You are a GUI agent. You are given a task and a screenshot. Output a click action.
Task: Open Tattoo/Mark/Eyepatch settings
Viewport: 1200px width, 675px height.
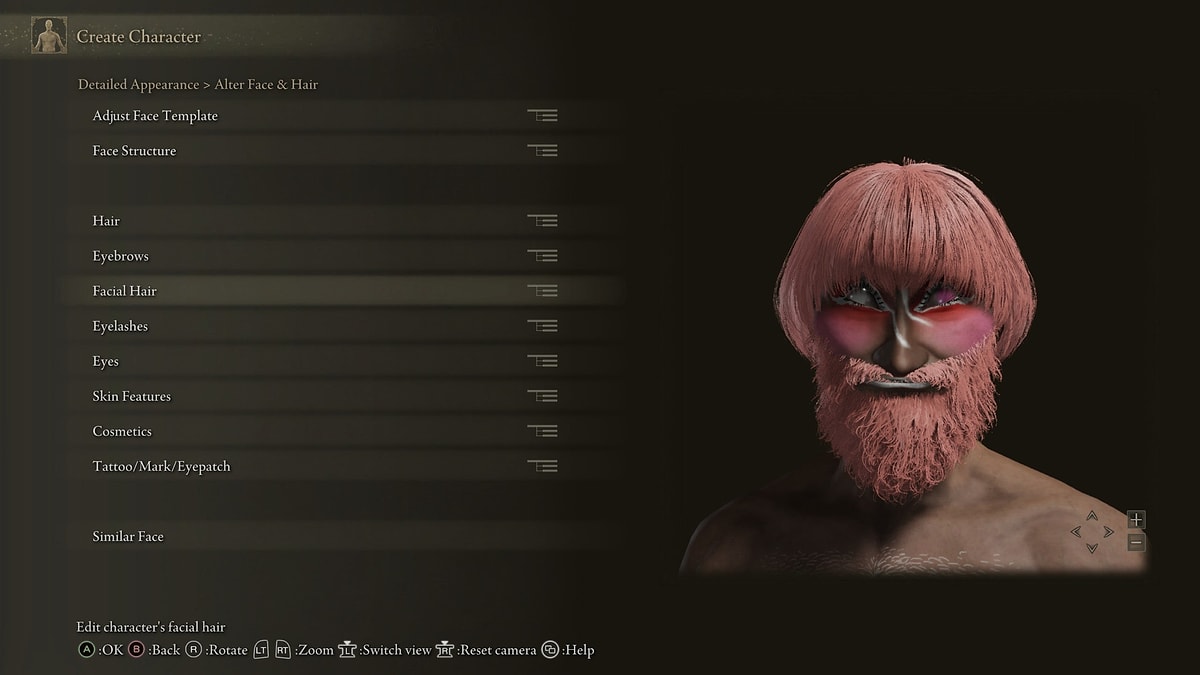[162, 466]
